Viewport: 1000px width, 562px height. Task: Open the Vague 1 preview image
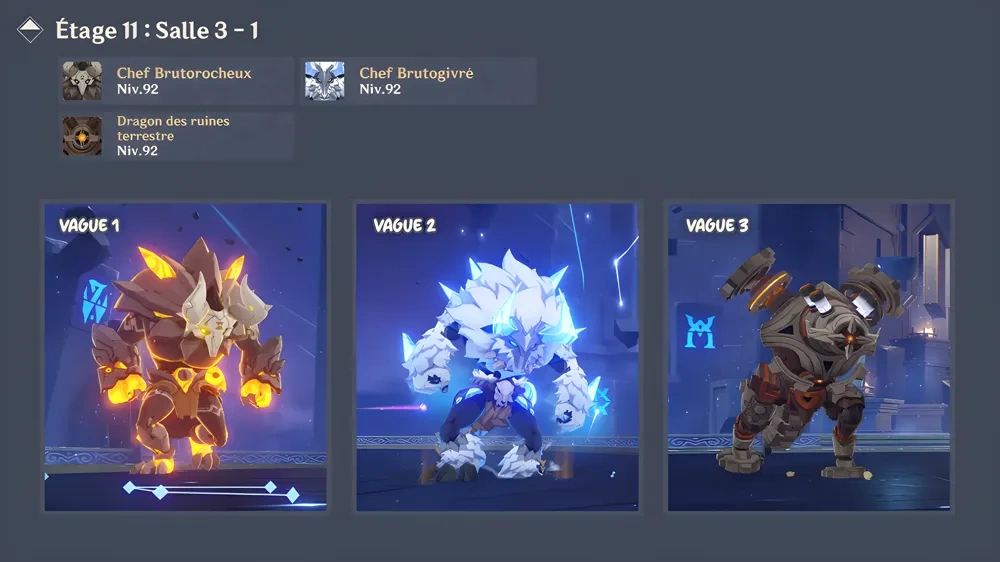click(186, 357)
